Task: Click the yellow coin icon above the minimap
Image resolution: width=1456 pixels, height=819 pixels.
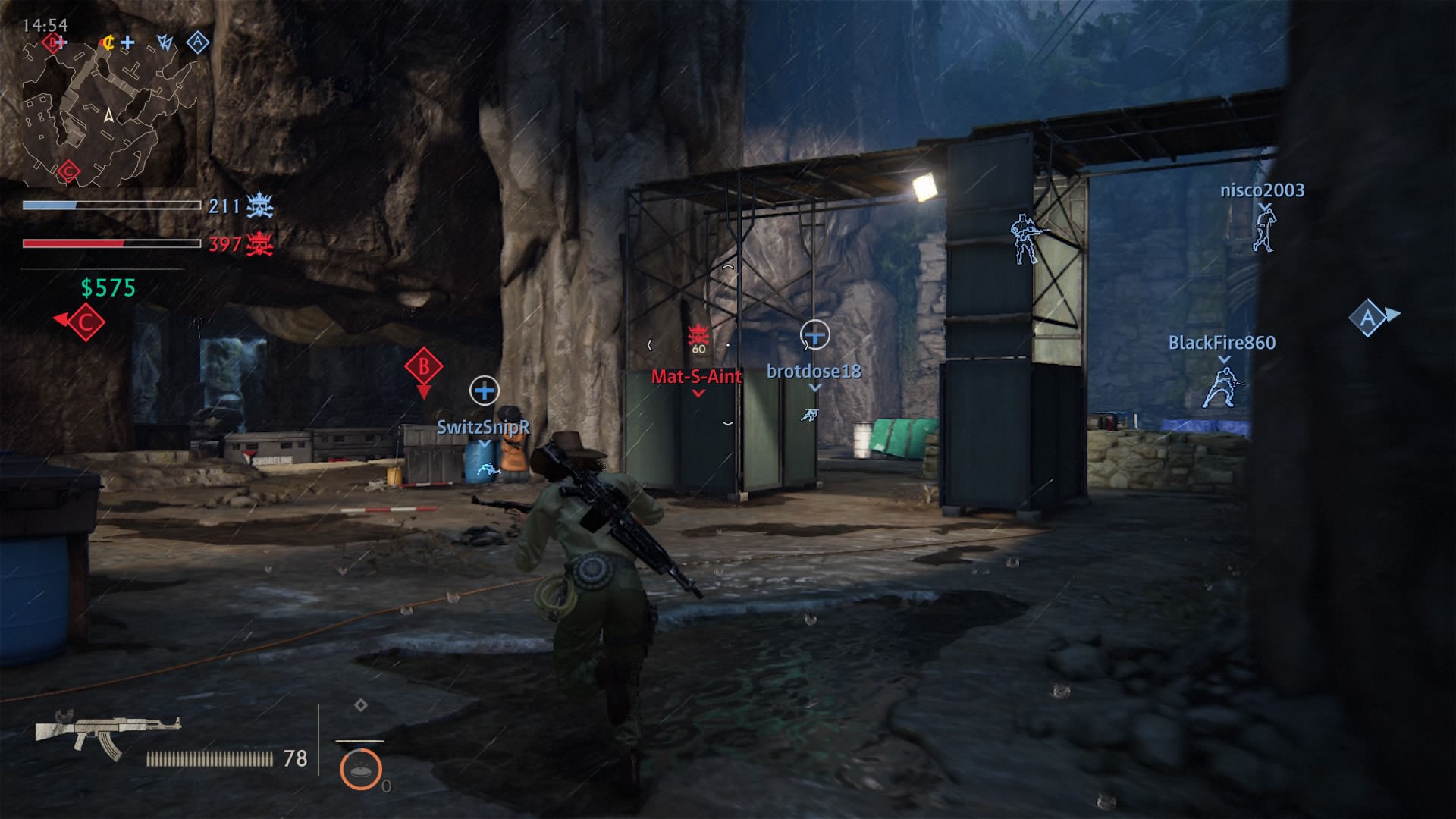Action: pos(109,42)
